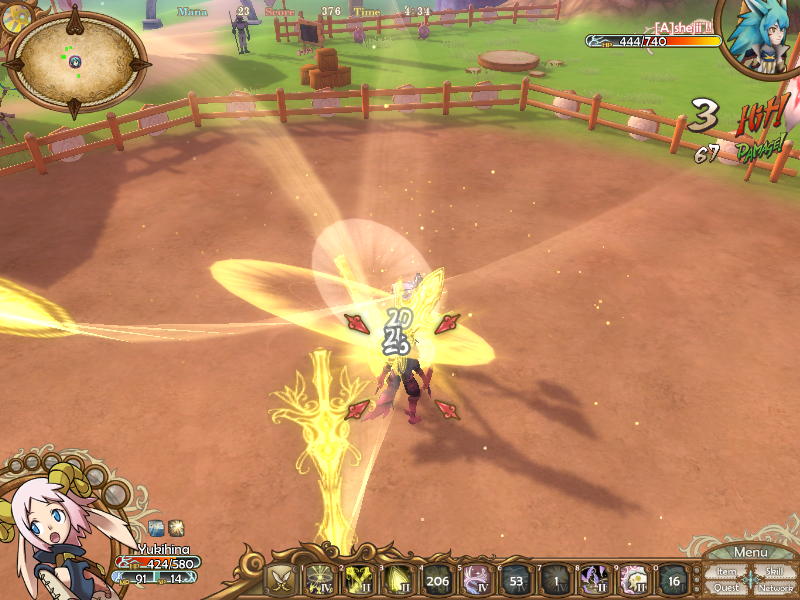Activate the pink flower skill in slot 9
The width and height of the screenshot is (800, 600).
[632, 579]
